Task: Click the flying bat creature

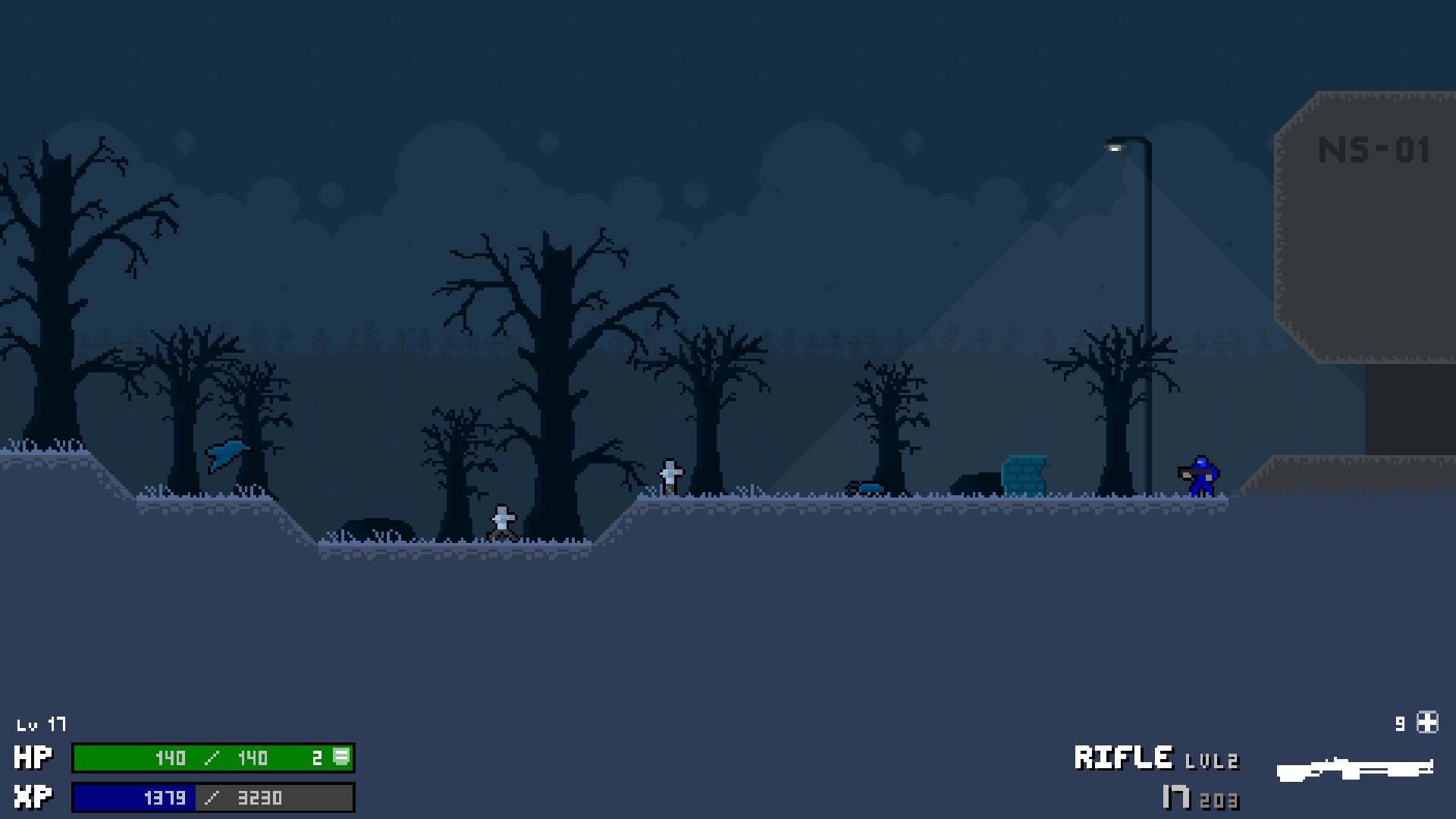Action: (225, 453)
